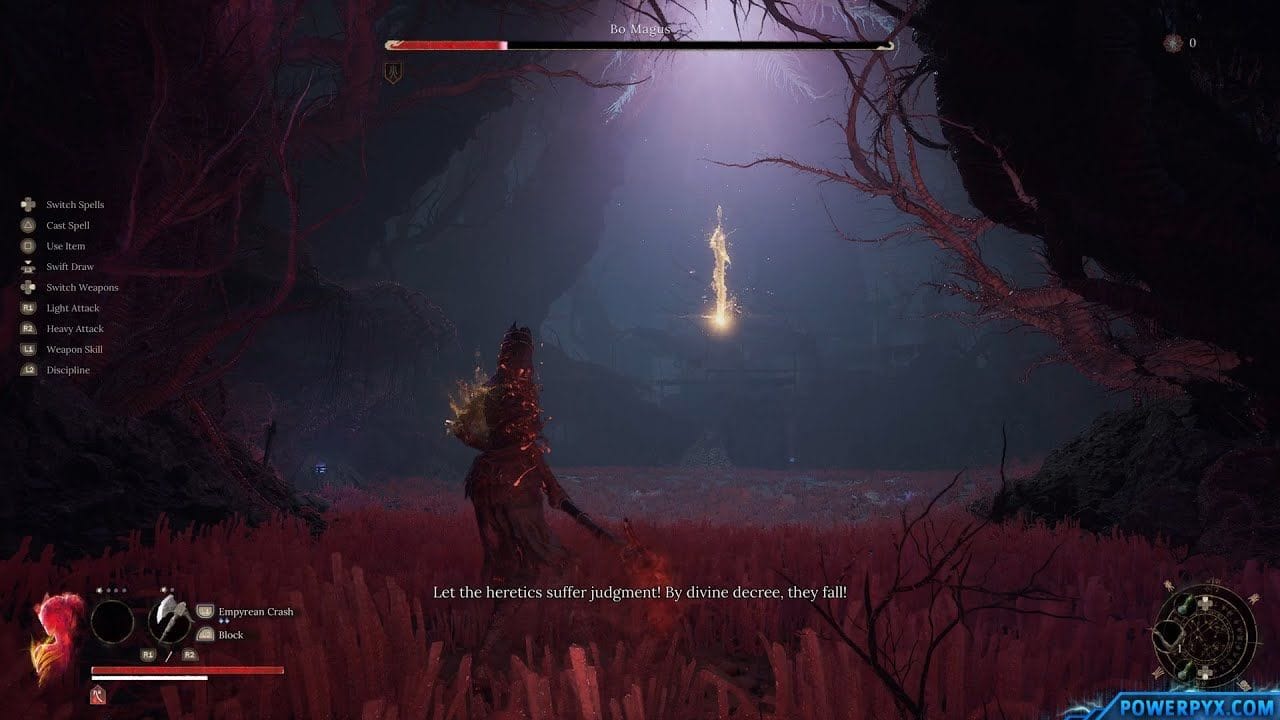Image resolution: width=1280 pixels, height=720 pixels.
Task: Click the red status icon under the stamina bar
Action: point(99,694)
